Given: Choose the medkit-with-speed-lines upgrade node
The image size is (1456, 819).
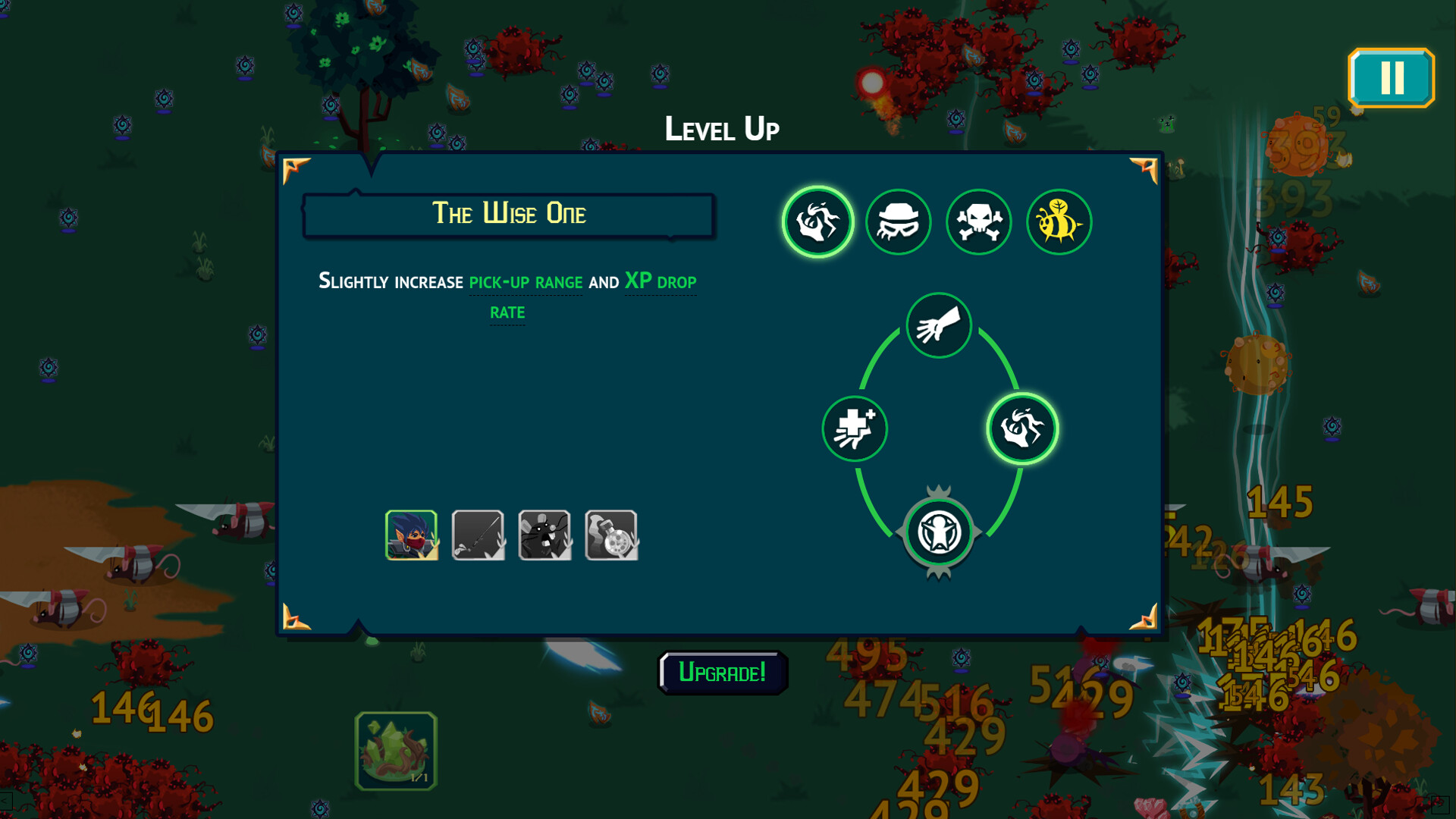Looking at the screenshot, I should tap(855, 428).
